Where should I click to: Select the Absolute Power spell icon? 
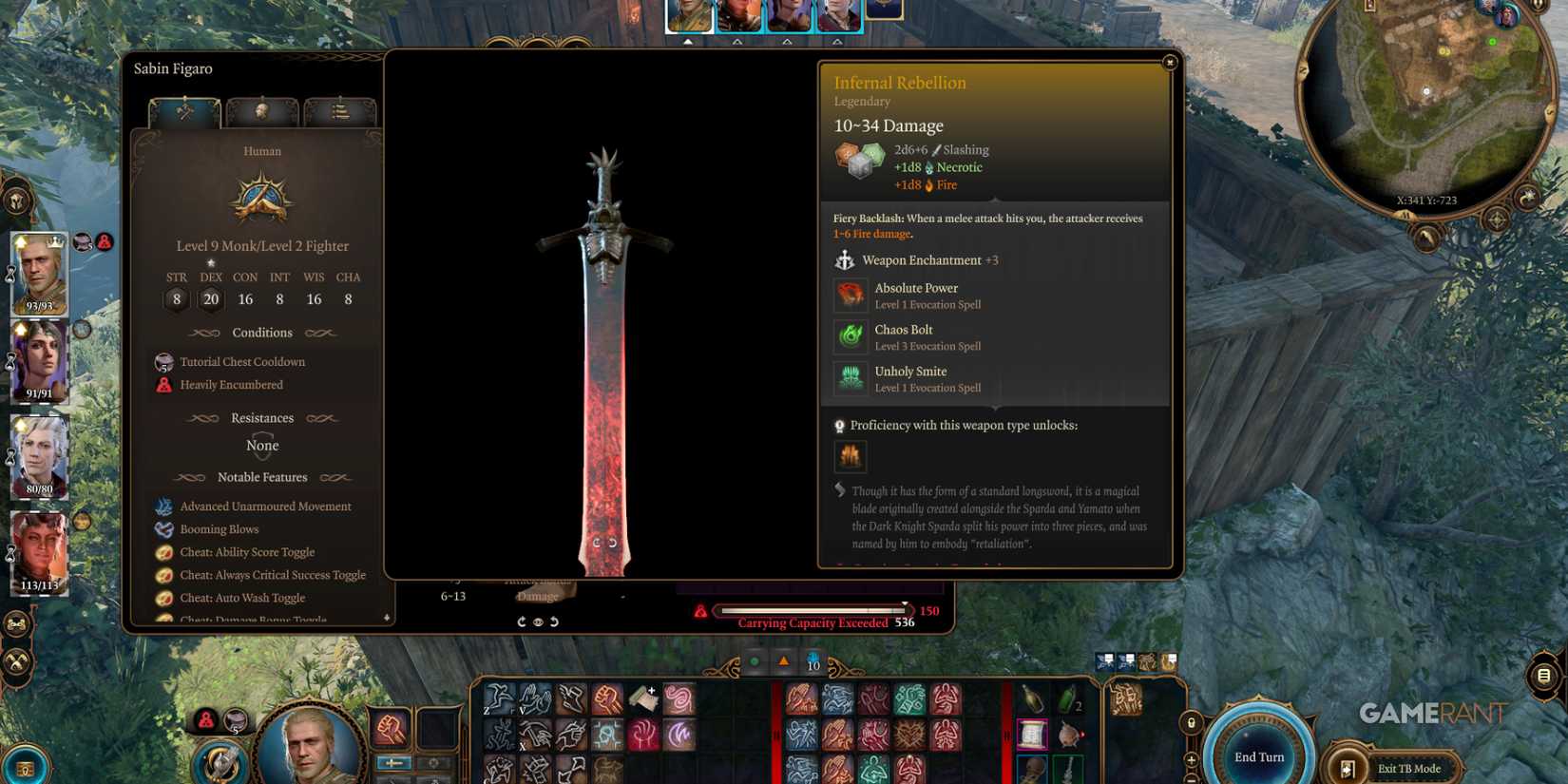click(x=851, y=295)
